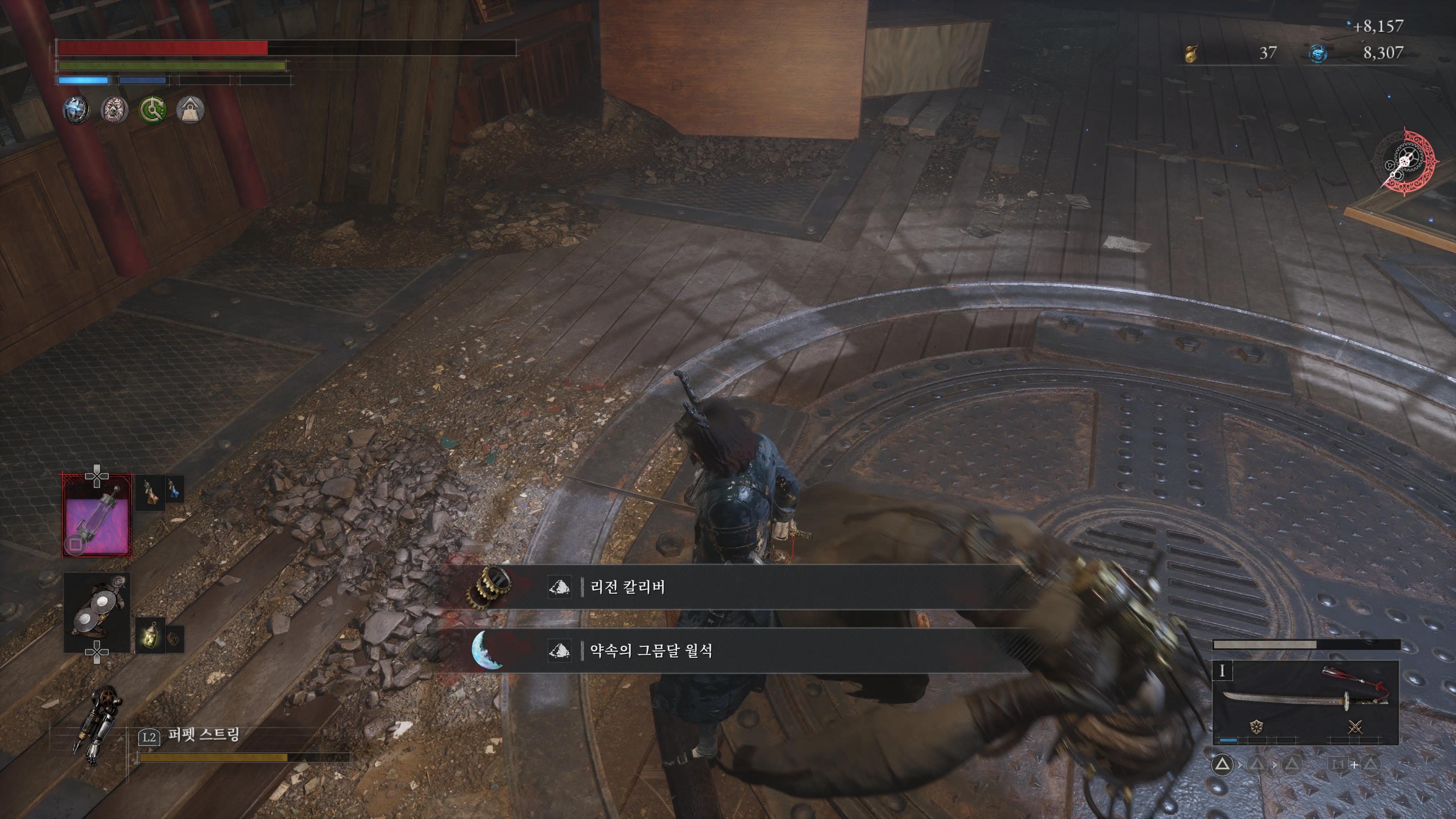Image resolution: width=1456 pixels, height=819 pixels.
Task: Click the blade Fable Art icon
Action: tap(1257, 727)
